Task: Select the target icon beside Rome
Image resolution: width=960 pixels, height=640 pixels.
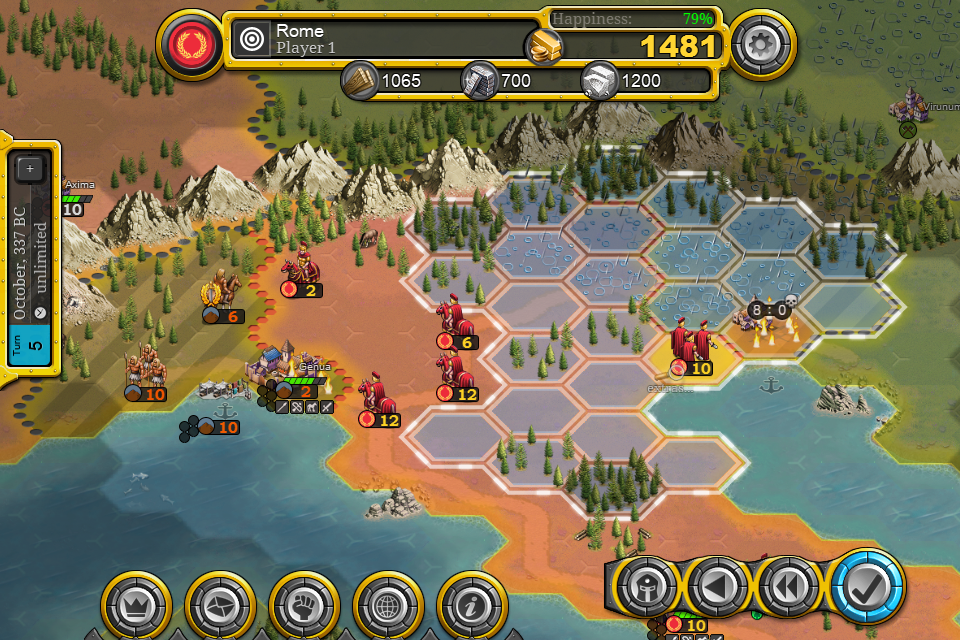Action: coord(252,40)
